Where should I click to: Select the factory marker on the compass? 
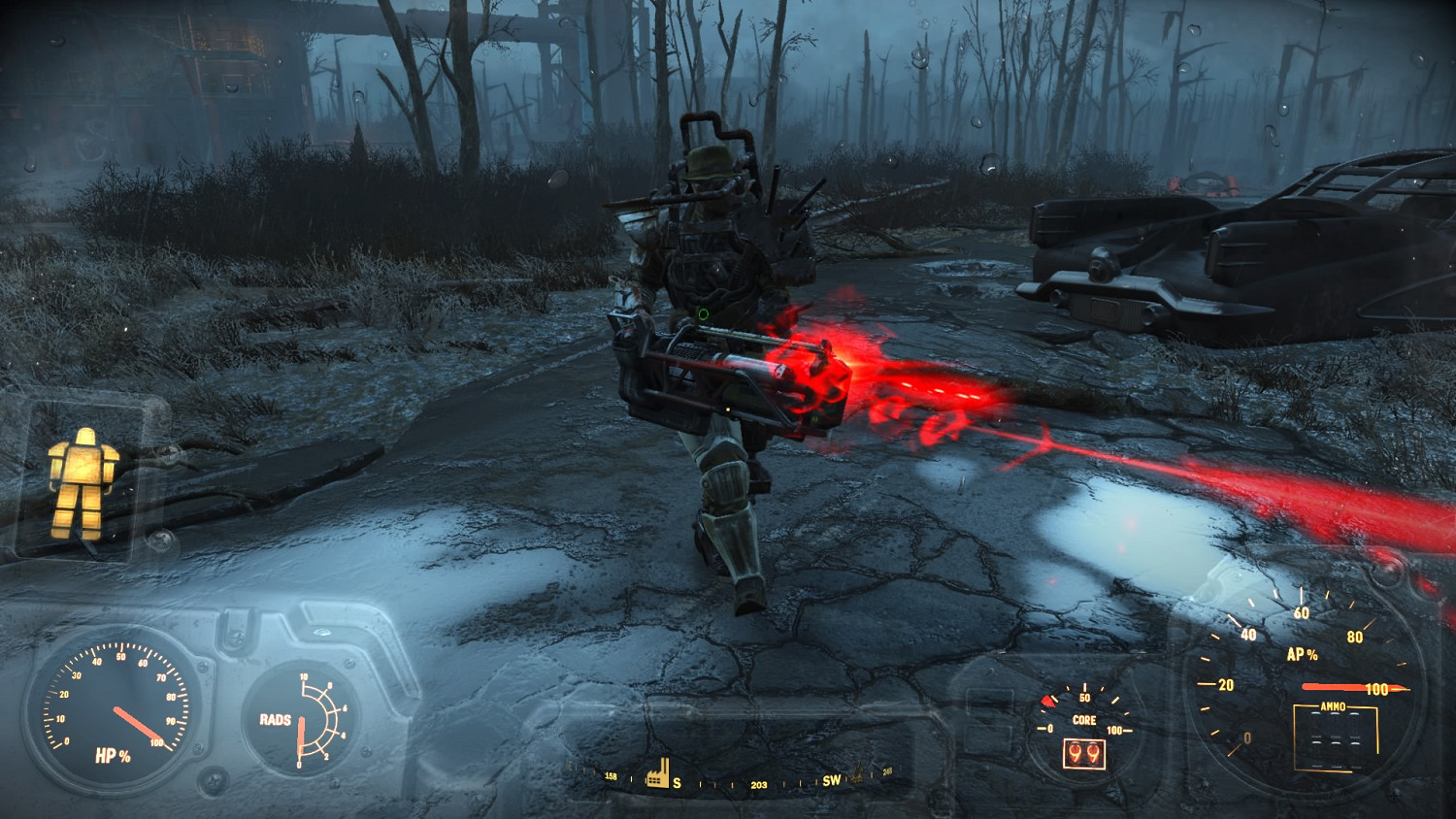(659, 773)
